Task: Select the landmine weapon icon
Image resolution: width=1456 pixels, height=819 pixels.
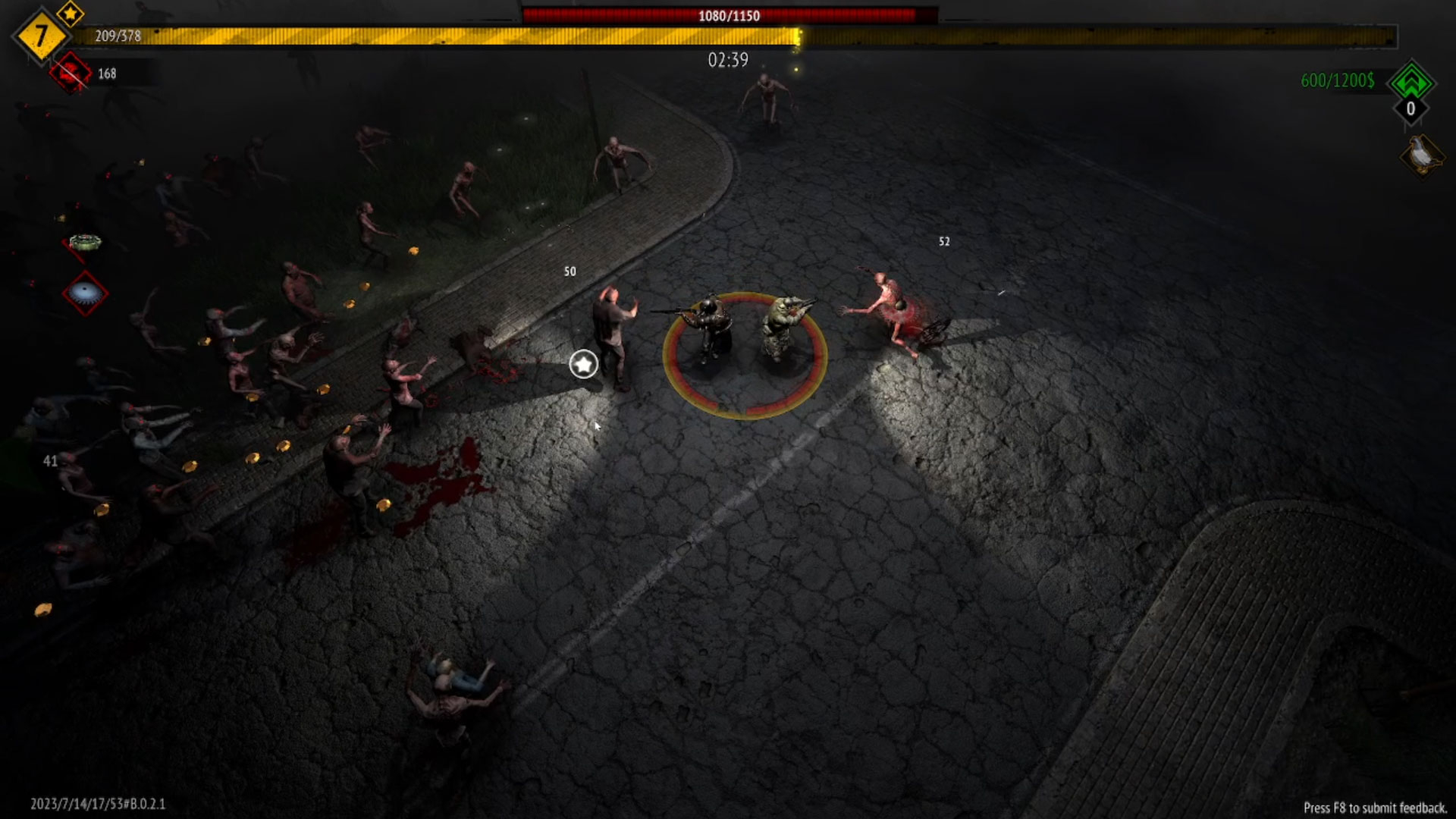Action: click(x=85, y=243)
